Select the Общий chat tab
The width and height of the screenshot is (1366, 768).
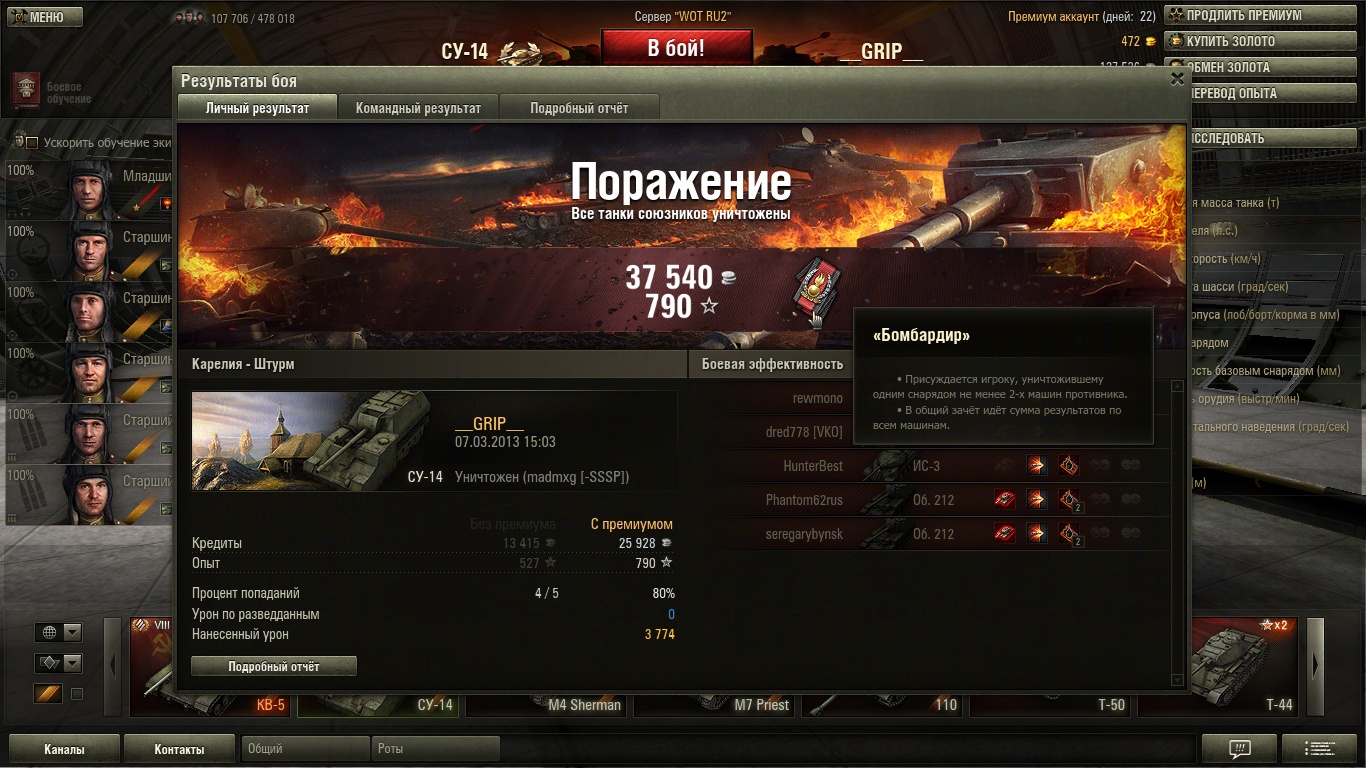point(305,749)
